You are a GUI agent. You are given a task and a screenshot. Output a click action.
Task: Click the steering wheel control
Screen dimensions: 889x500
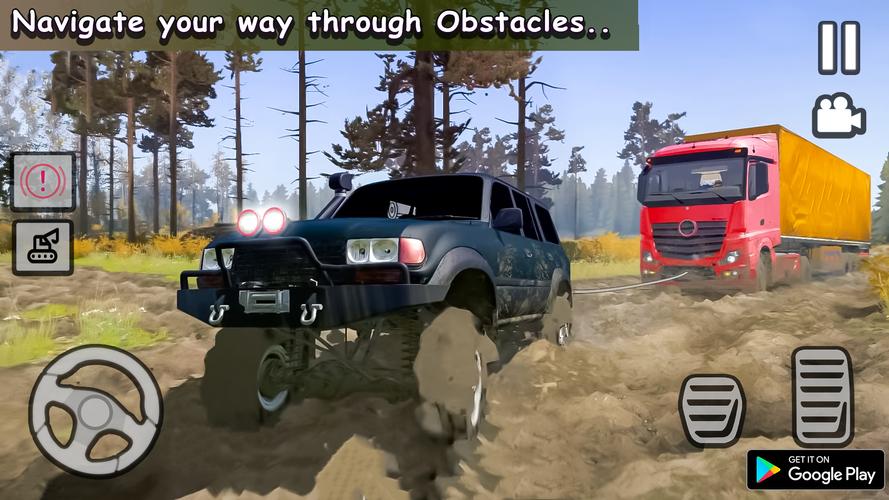[x=95, y=411]
